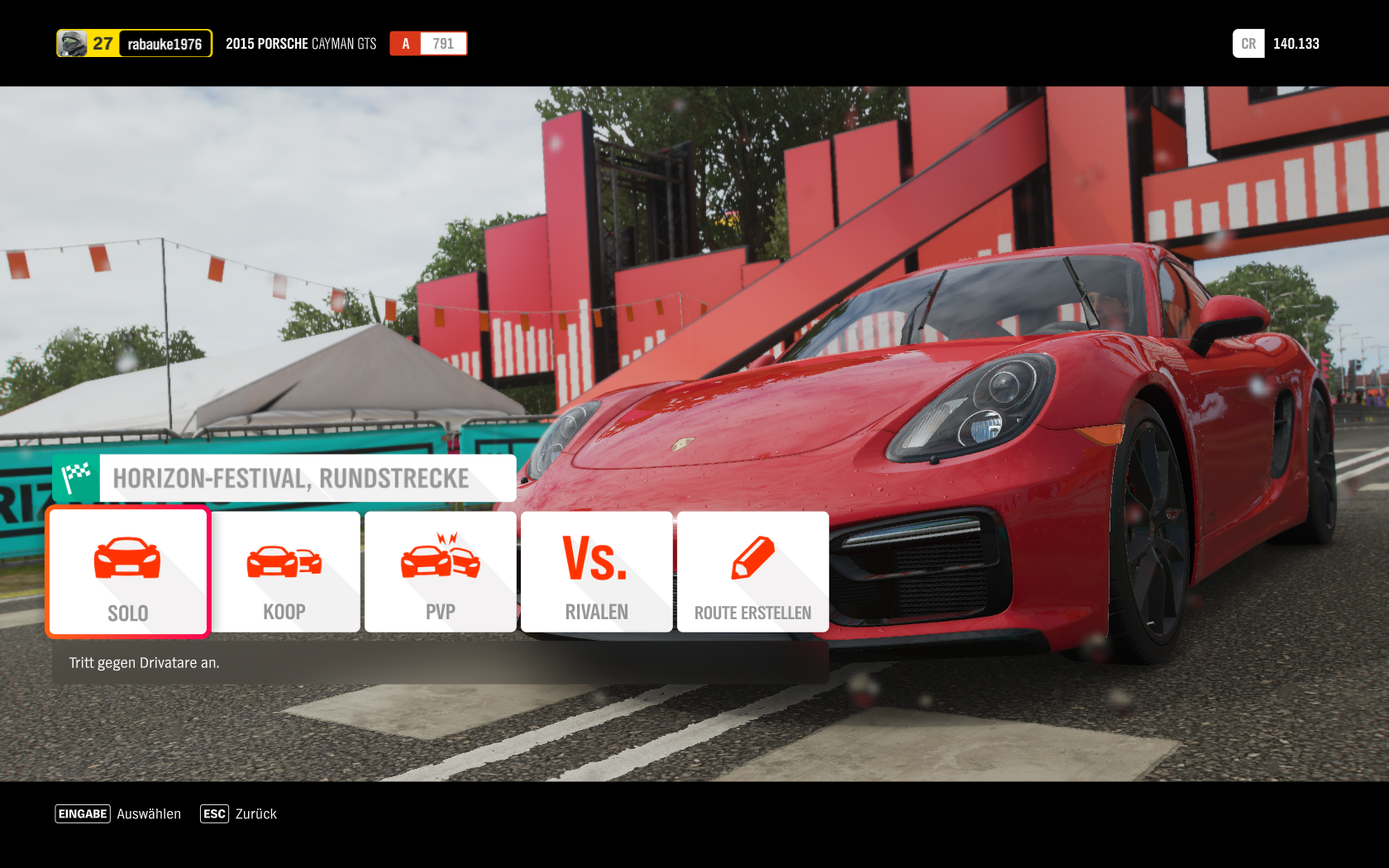Image resolution: width=1389 pixels, height=868 pixels.
Task: Pick the PVP race option
Action: [441, 572]
